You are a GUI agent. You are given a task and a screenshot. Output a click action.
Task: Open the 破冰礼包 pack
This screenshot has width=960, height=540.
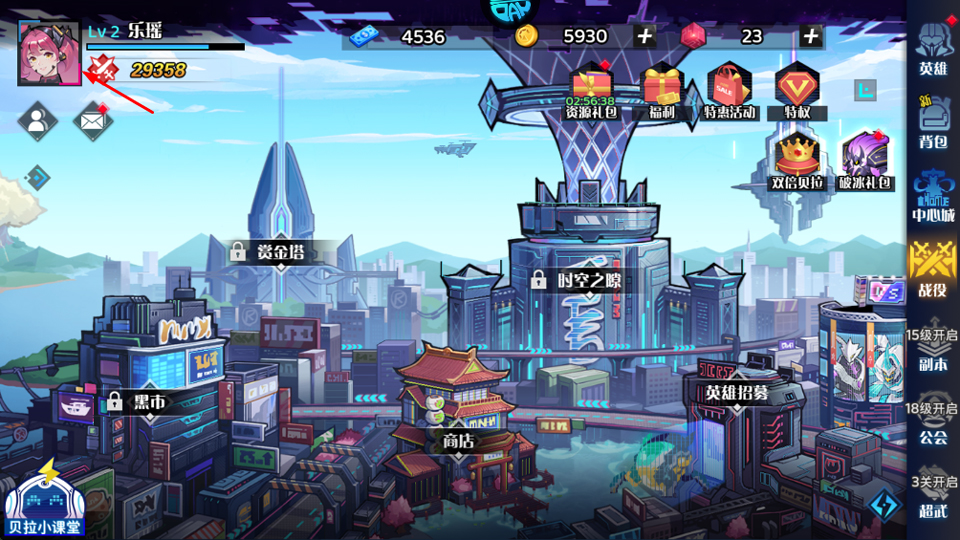[x=865, y=162]
